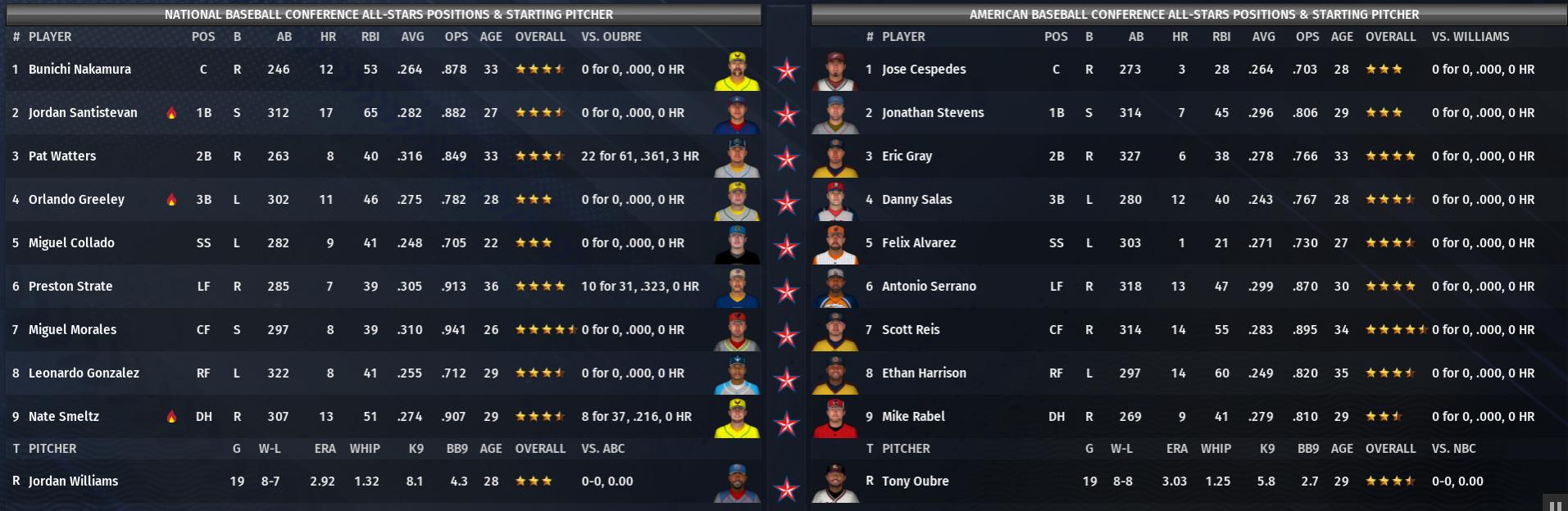Open Miguel Collado's profile

[x=71, y=243]
